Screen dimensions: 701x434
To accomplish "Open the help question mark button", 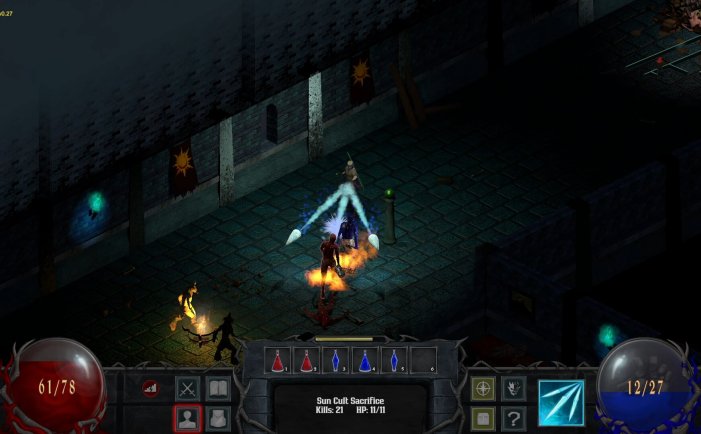I will (513, 418).
